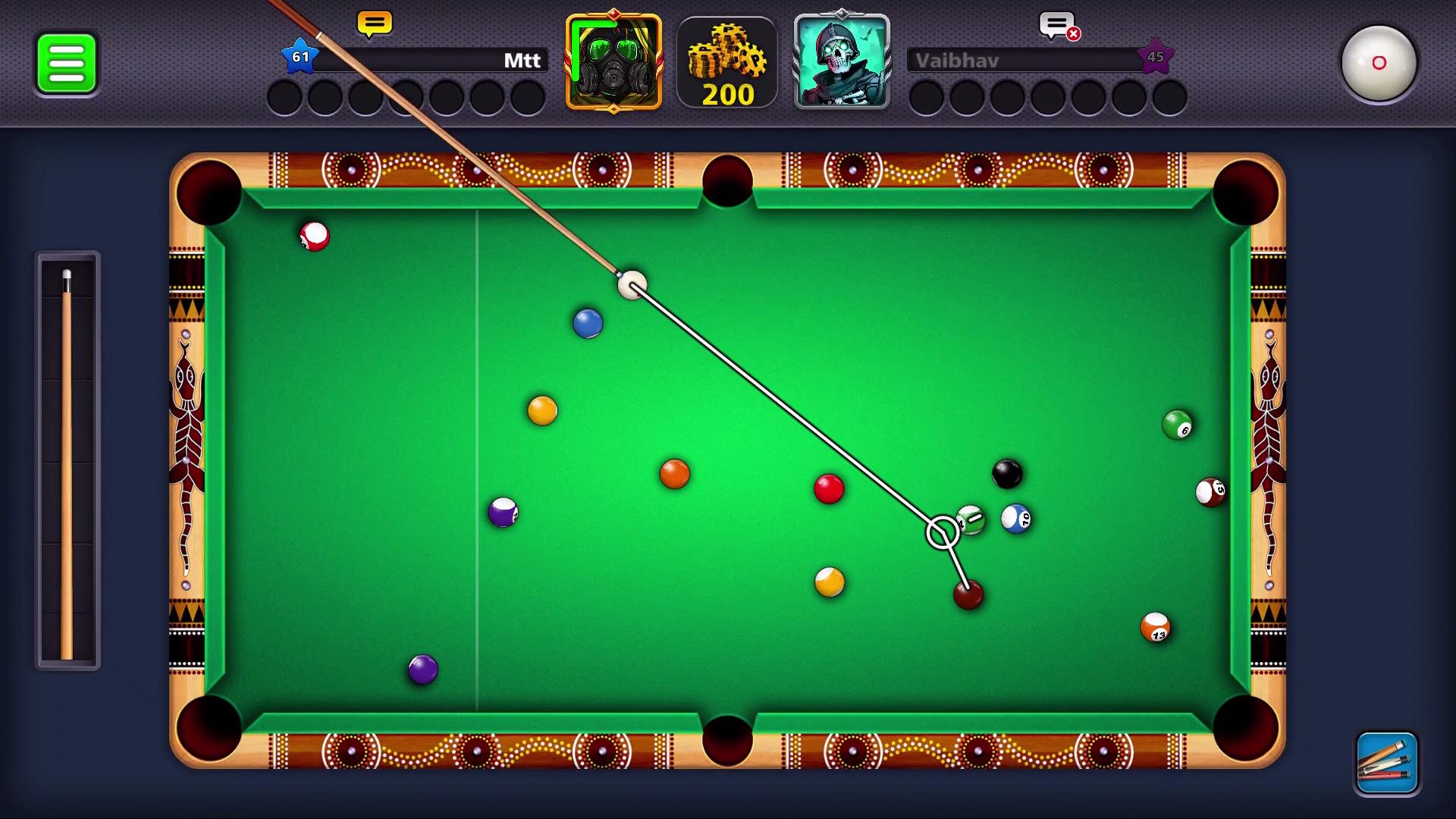Toggle the opponent's muted chat icon

(x=1059, y=27)
